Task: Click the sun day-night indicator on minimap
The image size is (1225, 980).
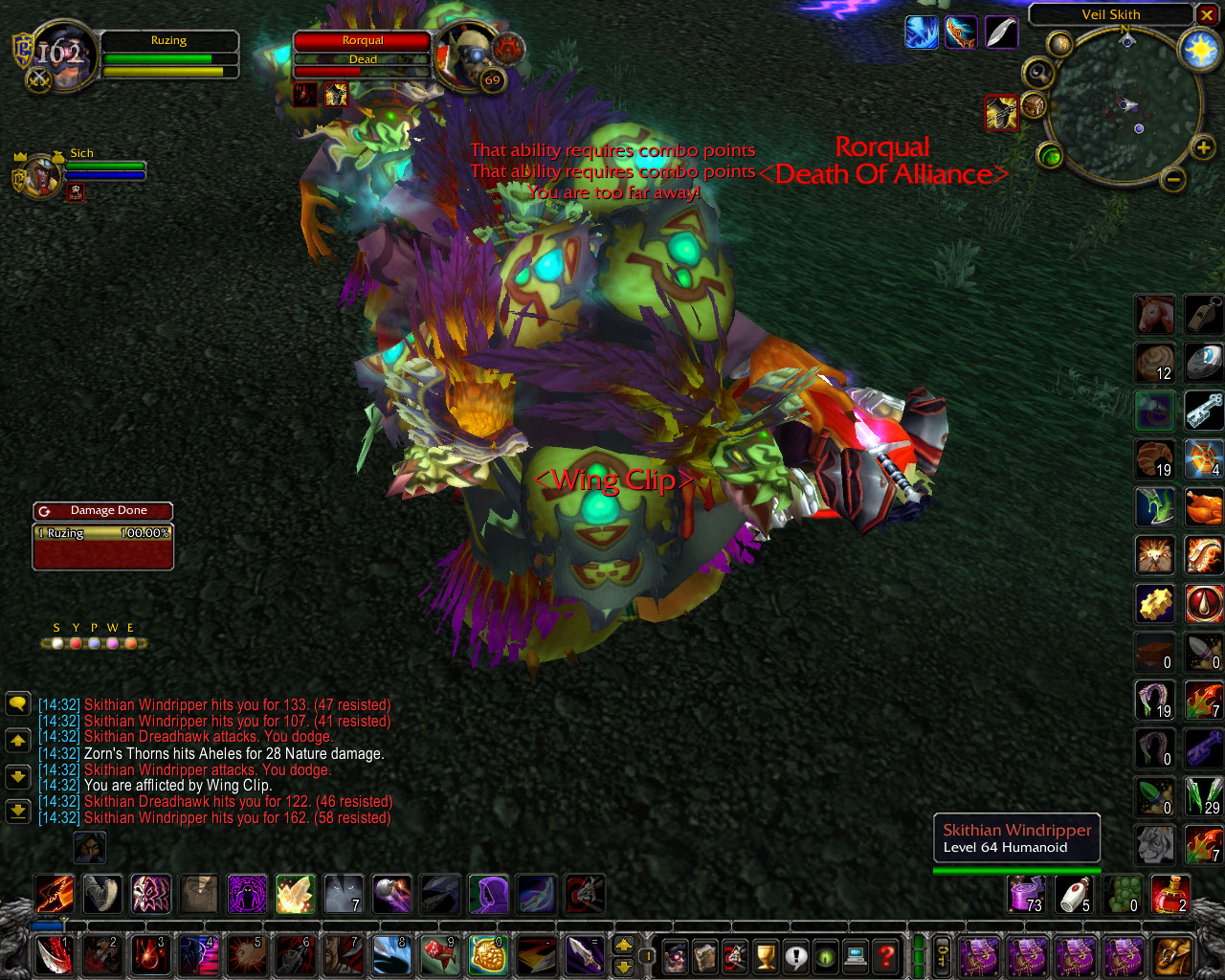Action: pyautogui.click(x=1199, y=49)
